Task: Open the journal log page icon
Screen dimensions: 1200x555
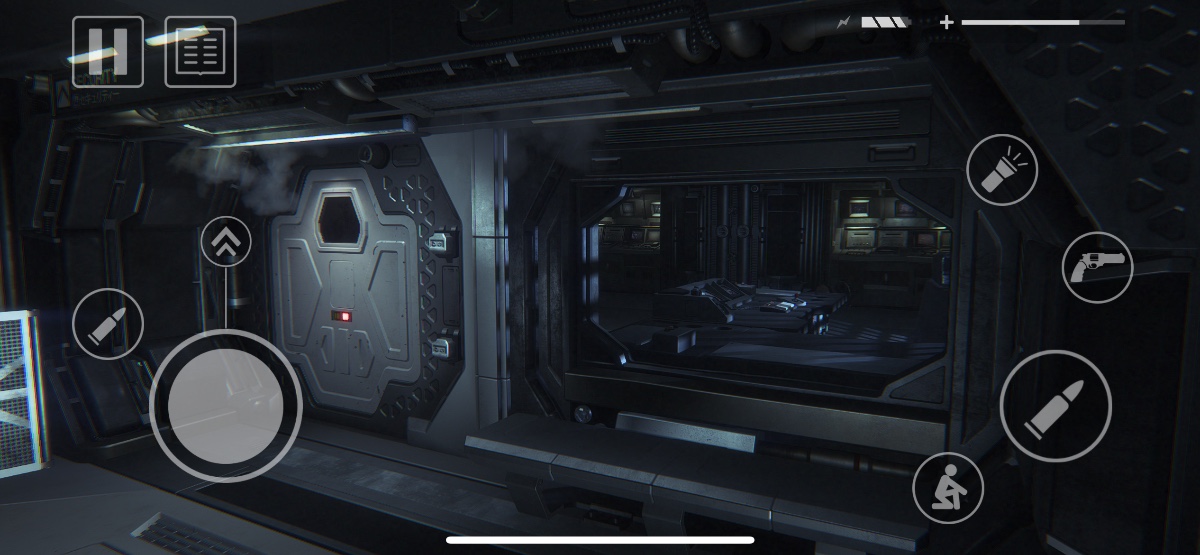Action: coord(200,52)
